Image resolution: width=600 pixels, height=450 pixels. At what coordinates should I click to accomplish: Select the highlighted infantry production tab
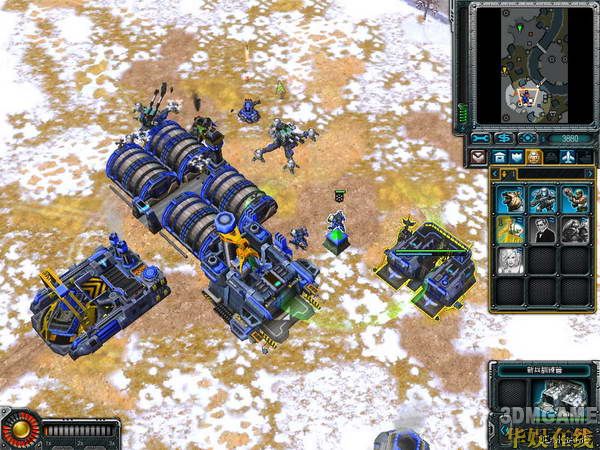click(534, 157)
